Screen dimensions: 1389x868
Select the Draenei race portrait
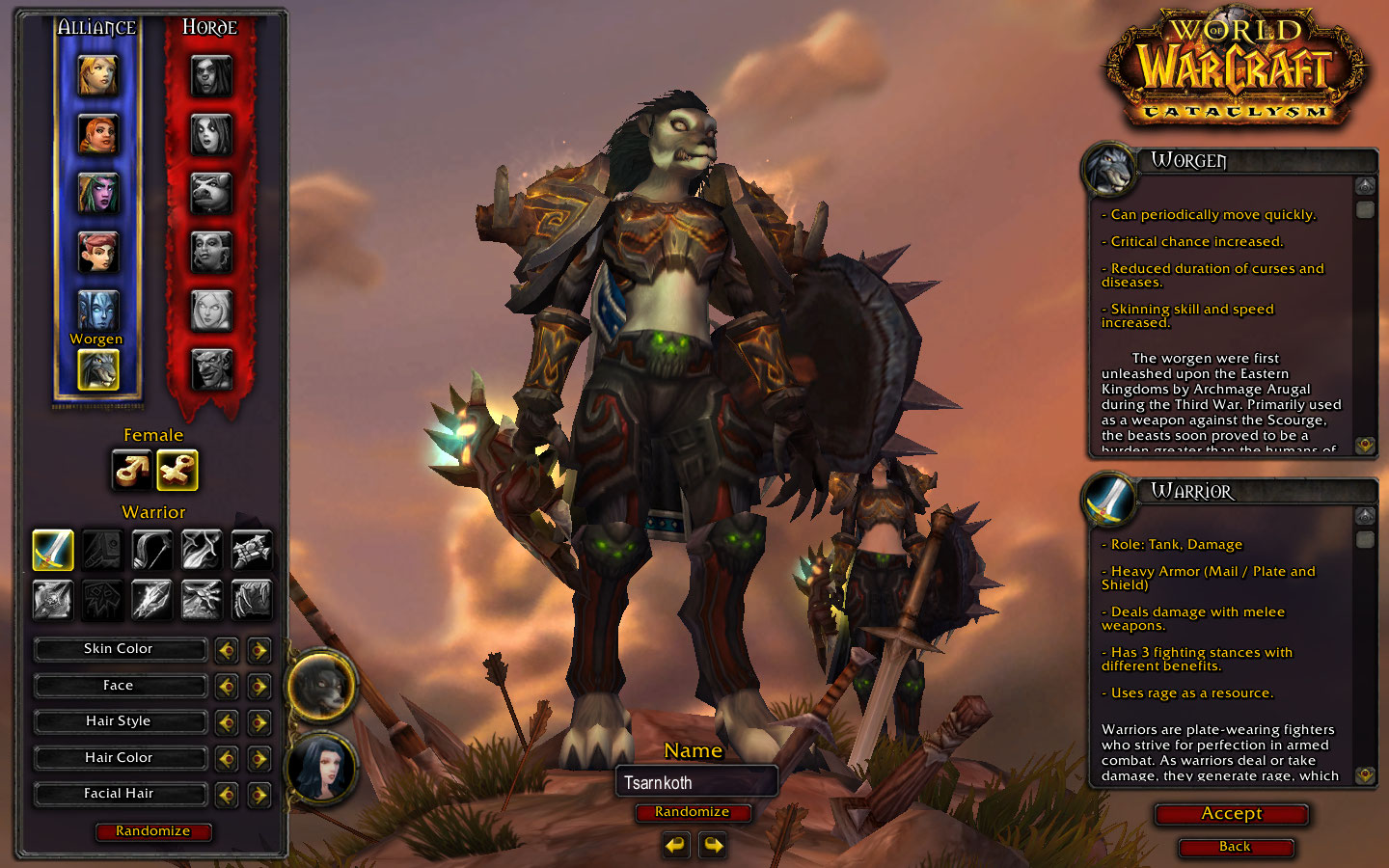click(97, 311)
